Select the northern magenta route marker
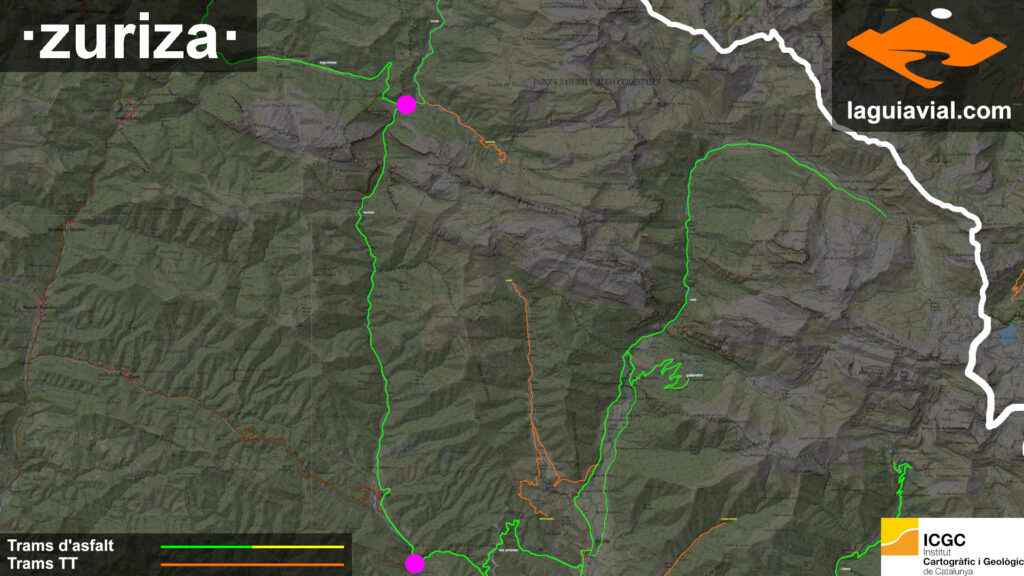1024x576 pixels. point(406,104)
